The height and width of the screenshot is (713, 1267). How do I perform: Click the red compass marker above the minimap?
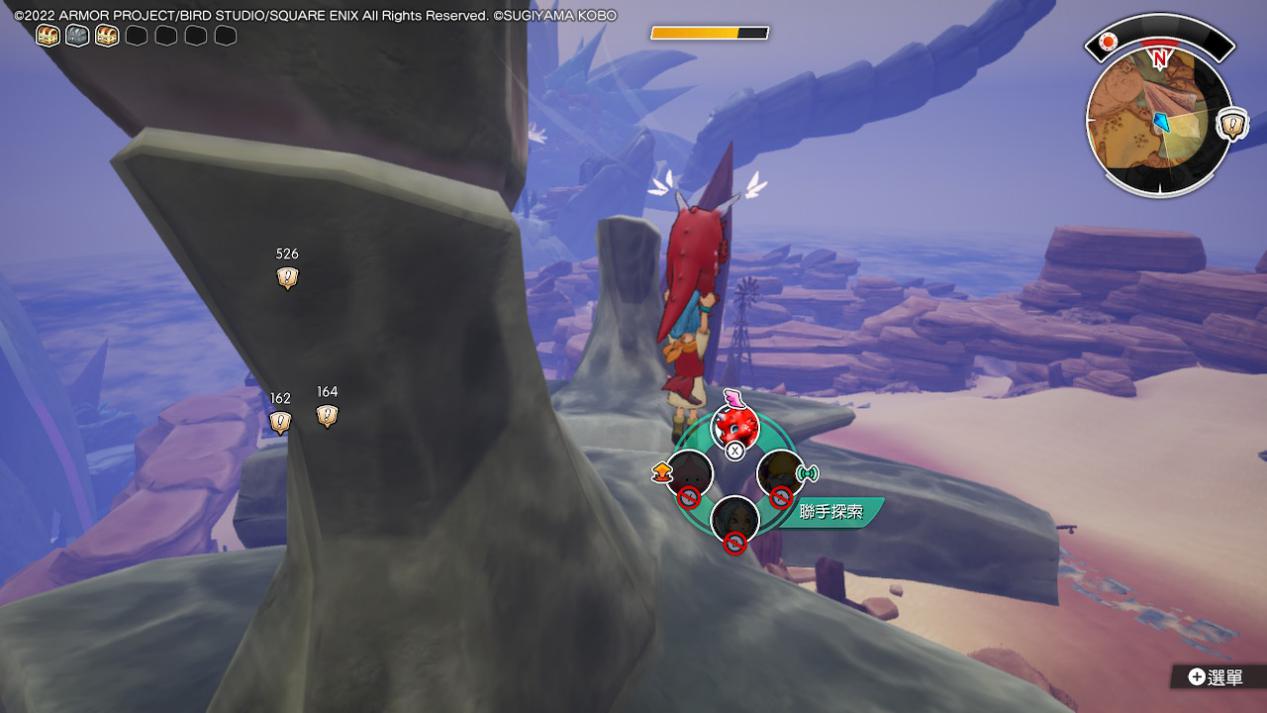click(x=1108, y=42)
